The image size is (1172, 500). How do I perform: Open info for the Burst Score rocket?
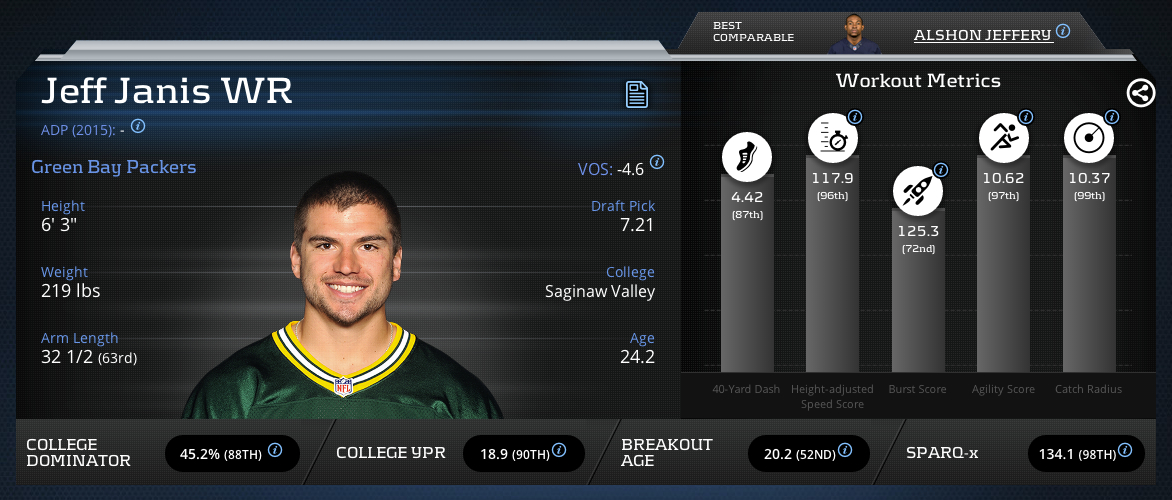coord(940,170)
